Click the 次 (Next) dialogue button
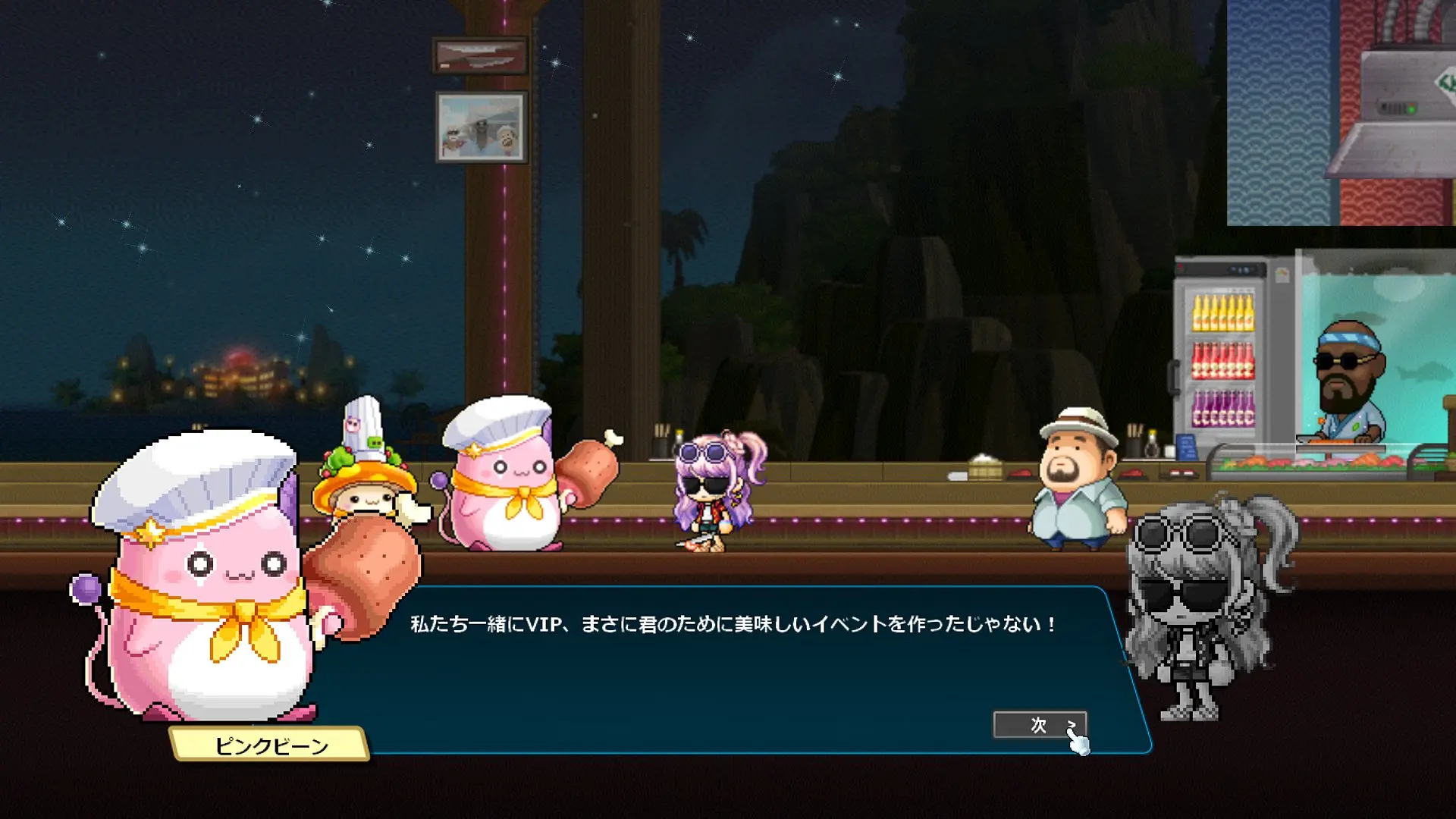Viewport: 1456px width, 819px height. (x=1040, y=725)
